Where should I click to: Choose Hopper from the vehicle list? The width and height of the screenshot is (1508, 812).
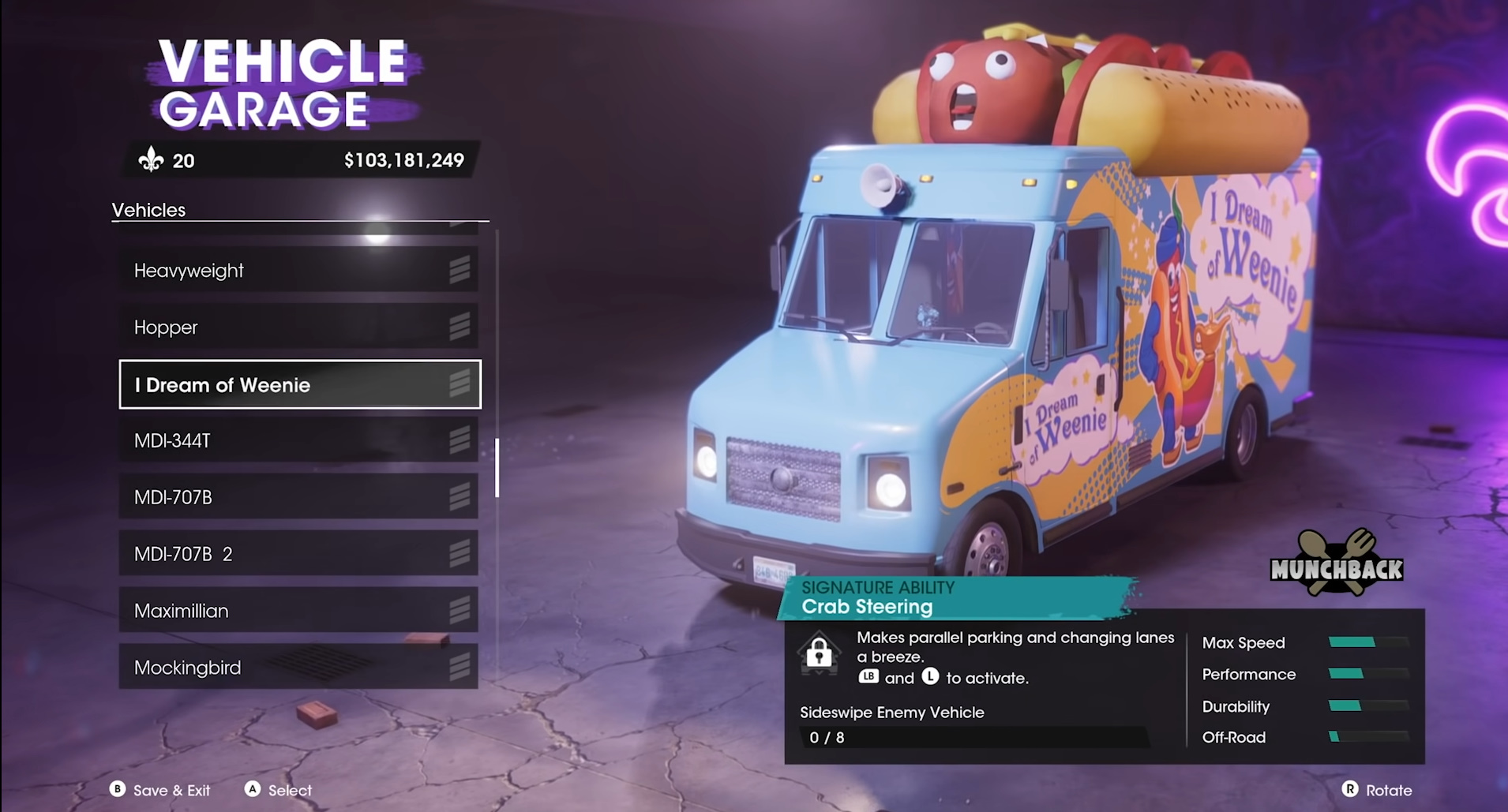pos(298,327)
